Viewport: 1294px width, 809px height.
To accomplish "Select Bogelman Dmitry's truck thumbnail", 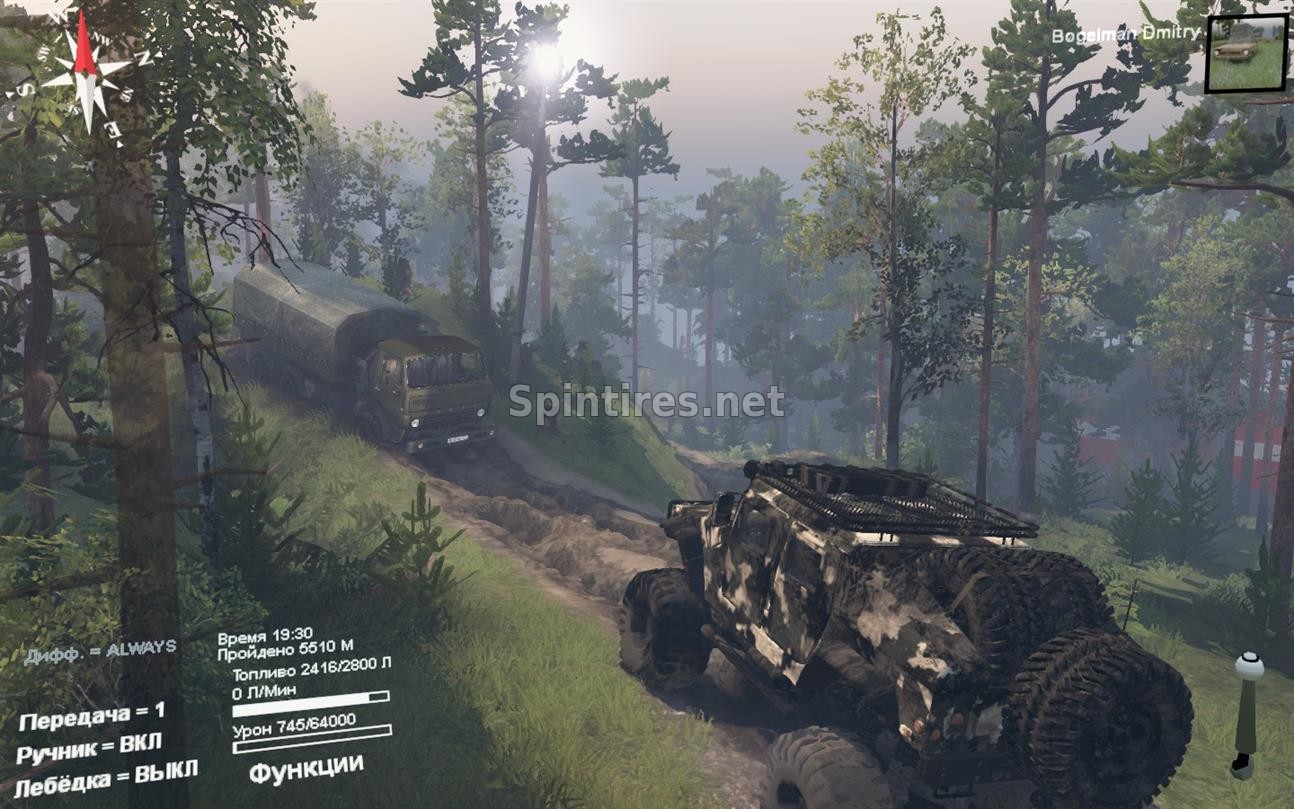I will 1245,53.
